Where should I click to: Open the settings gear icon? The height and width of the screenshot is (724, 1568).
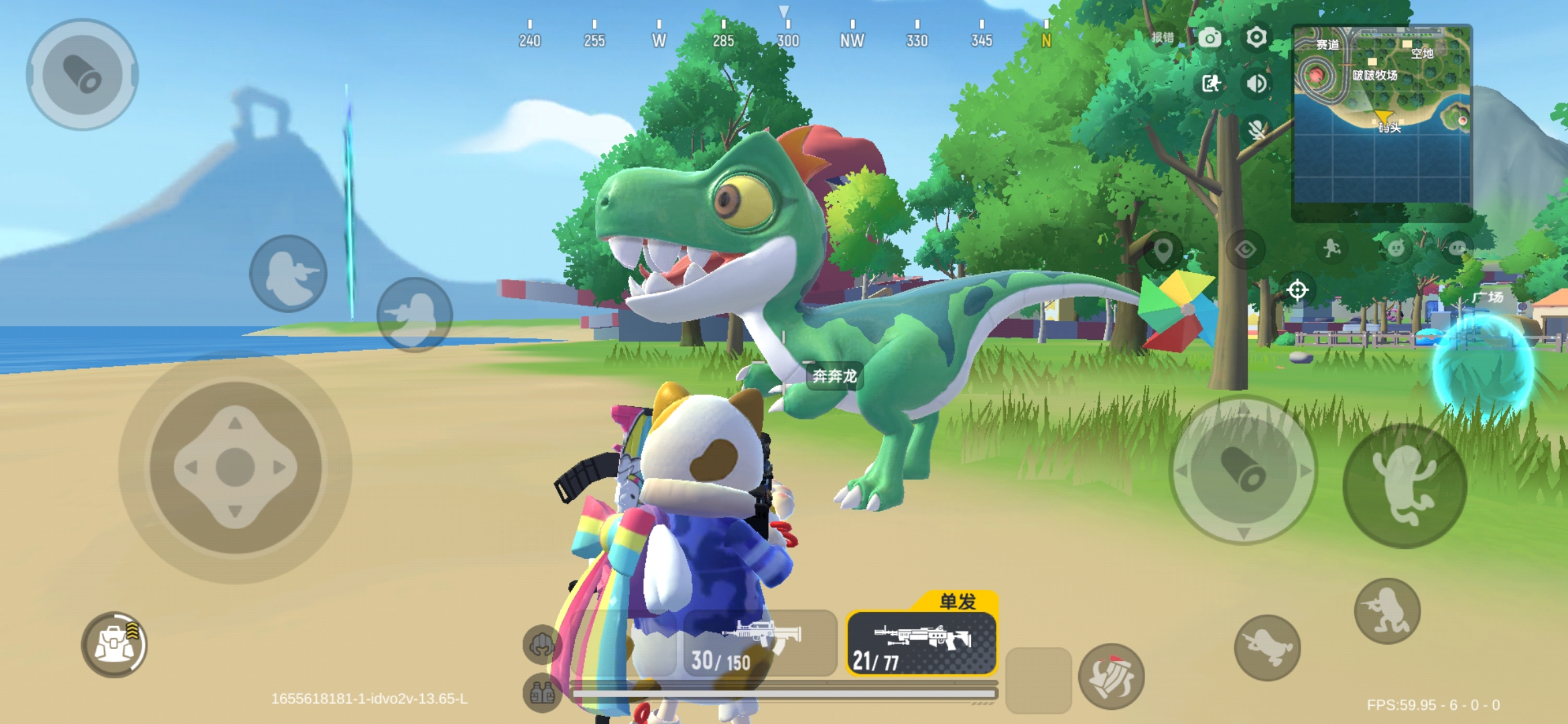click(1256, 38)
